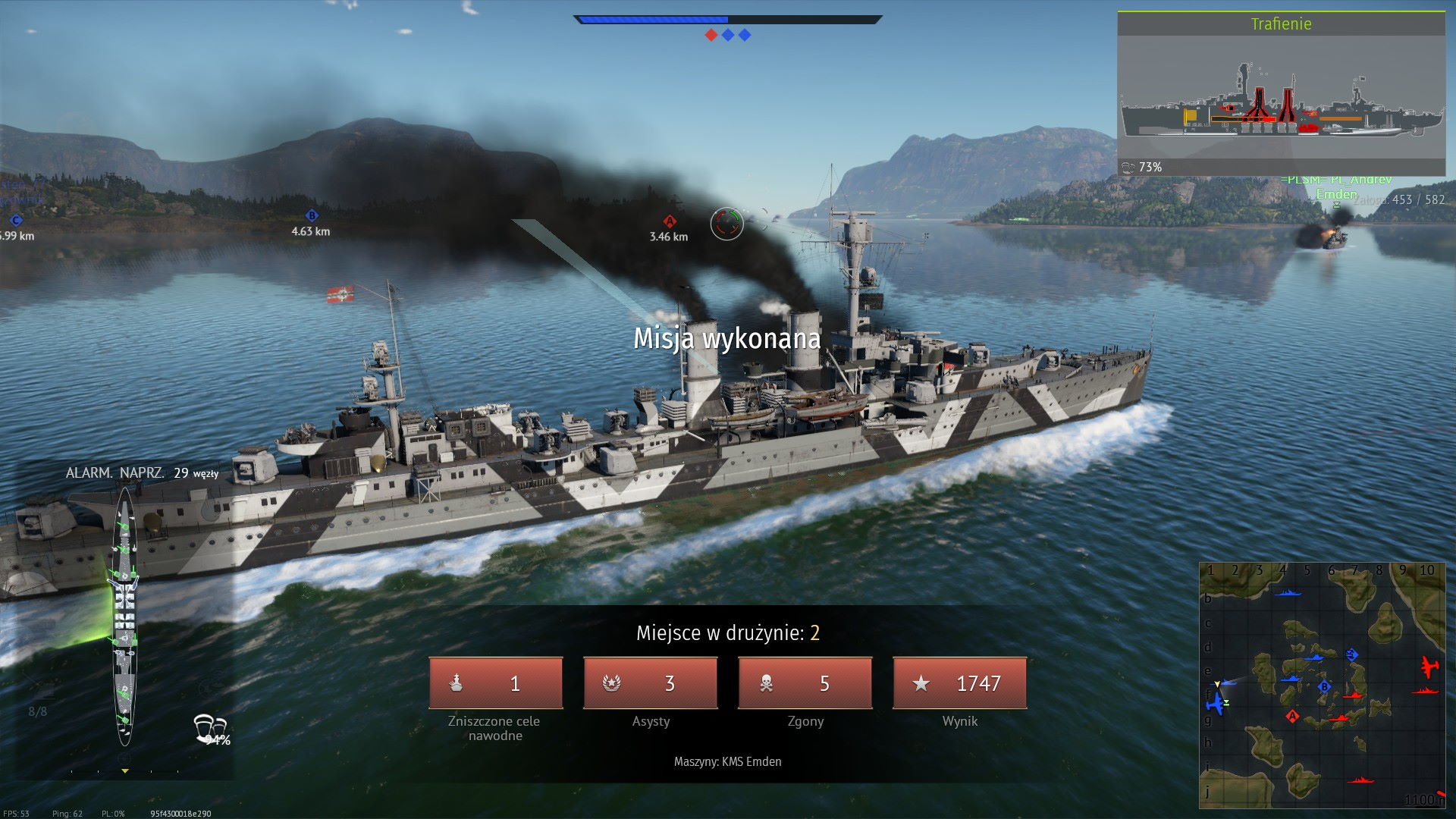Select capture point A on the minimap

point(1292,716)
